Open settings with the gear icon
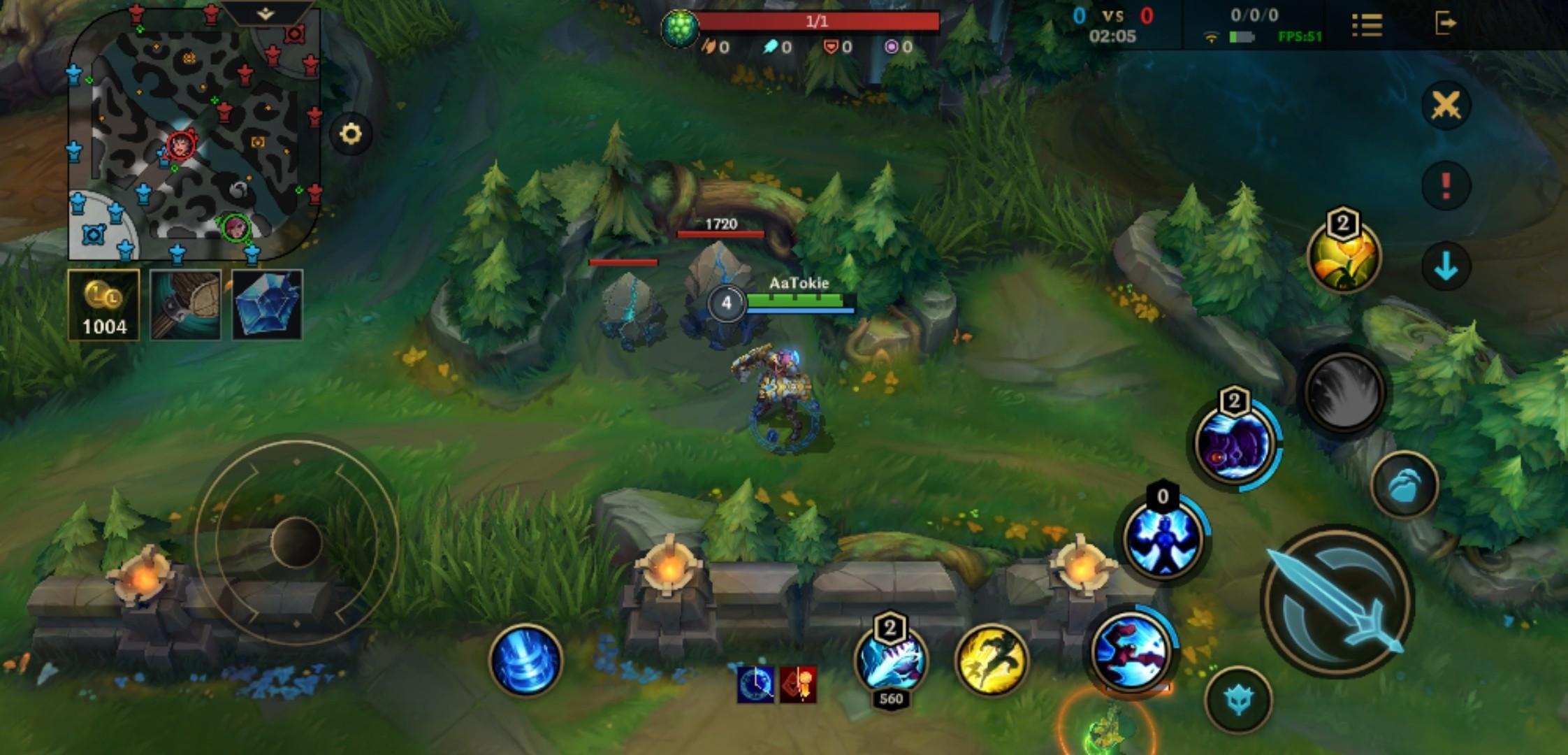This screenshot has height=755, width=1568. 351,134
